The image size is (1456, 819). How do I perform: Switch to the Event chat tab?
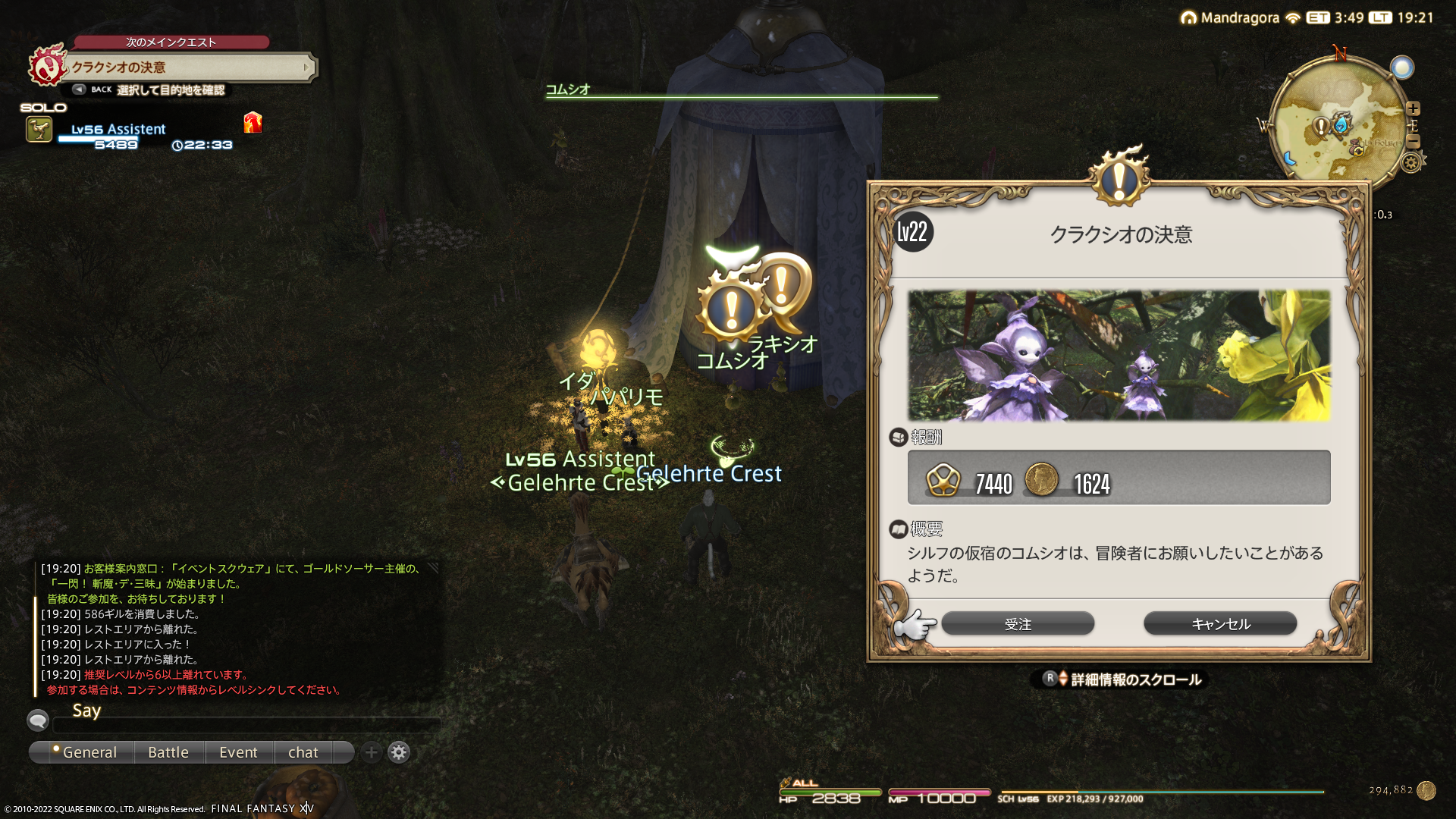[x=238, y=752]
